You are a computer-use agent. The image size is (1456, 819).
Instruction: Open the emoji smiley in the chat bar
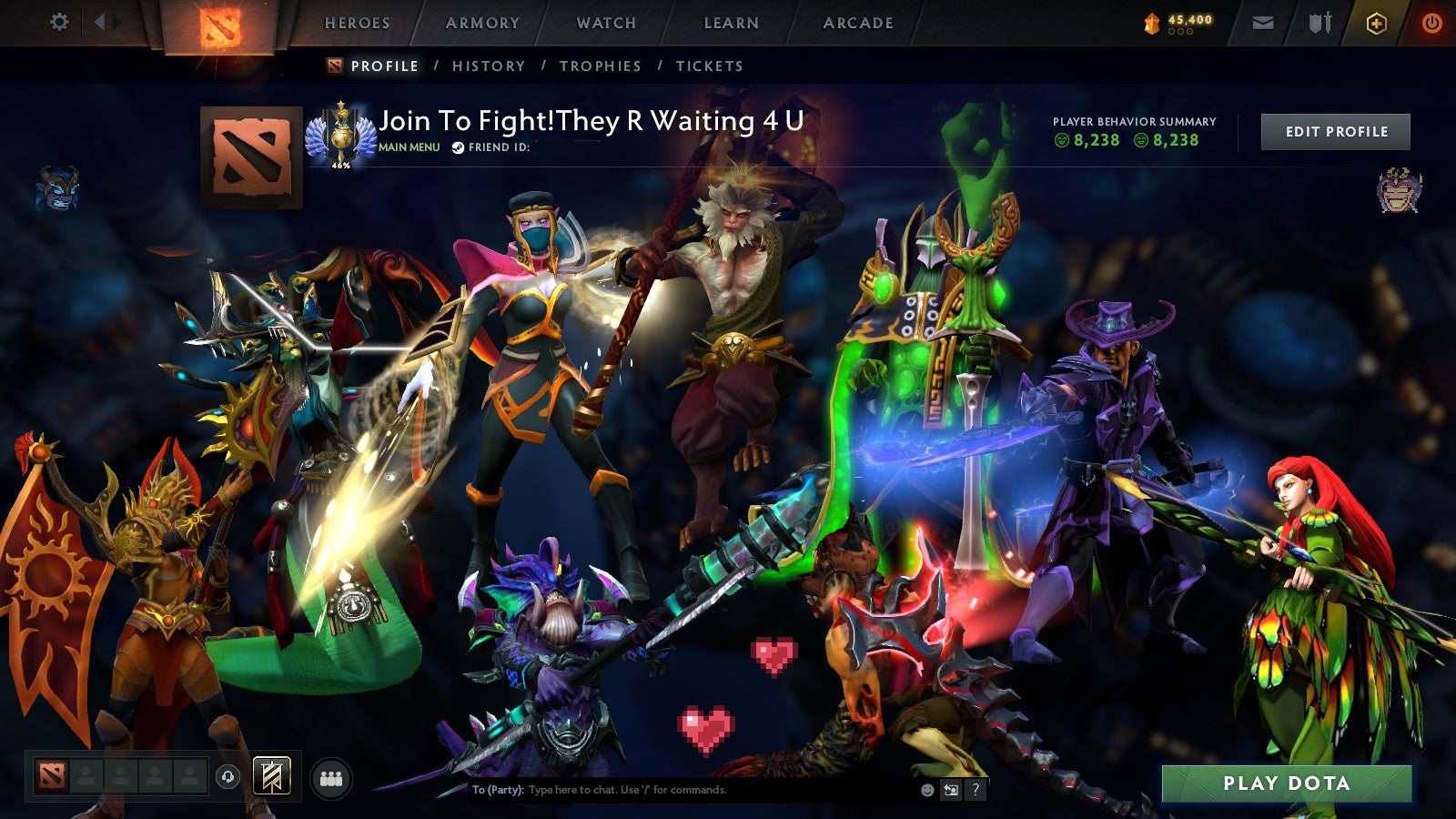[x=925, y=790]
